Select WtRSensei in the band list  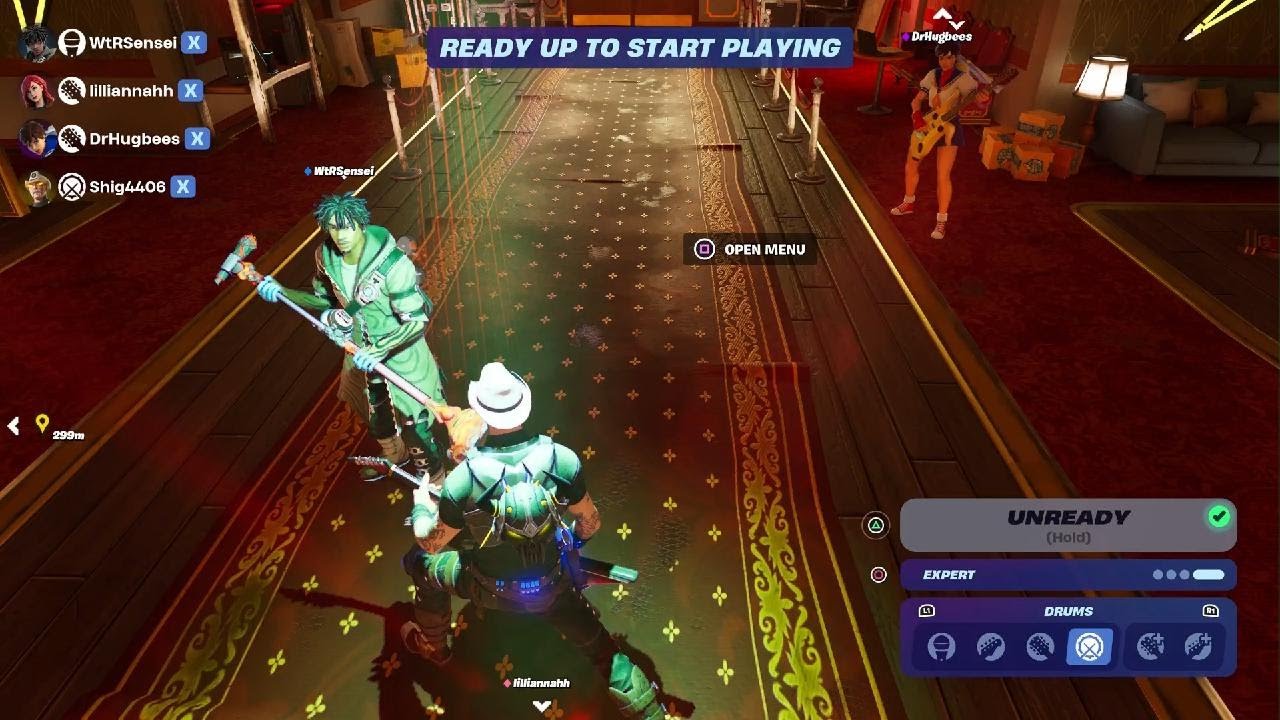tap(132, 43)
